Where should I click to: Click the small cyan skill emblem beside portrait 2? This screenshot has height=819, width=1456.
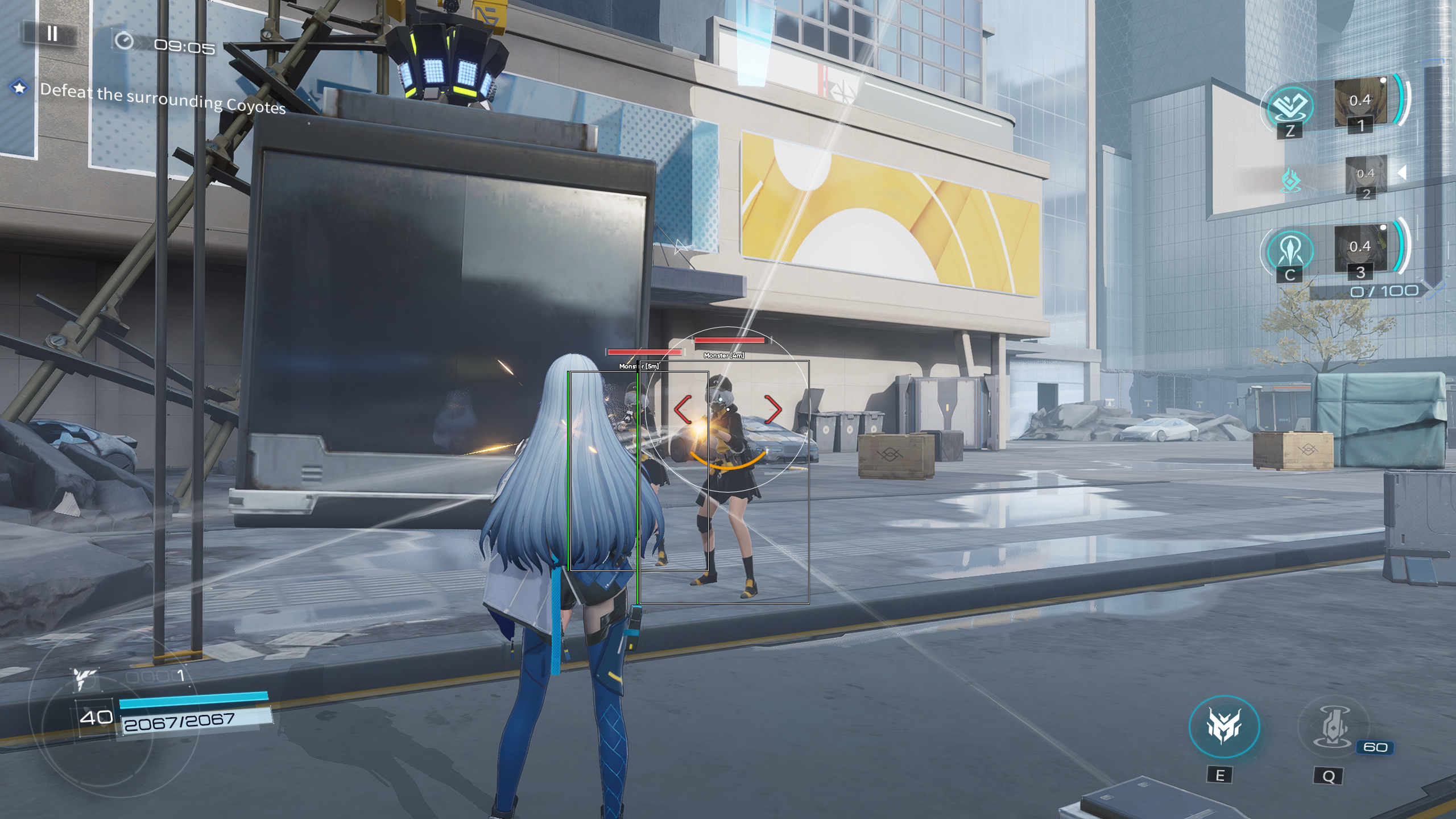click(x=1291, y=181)
